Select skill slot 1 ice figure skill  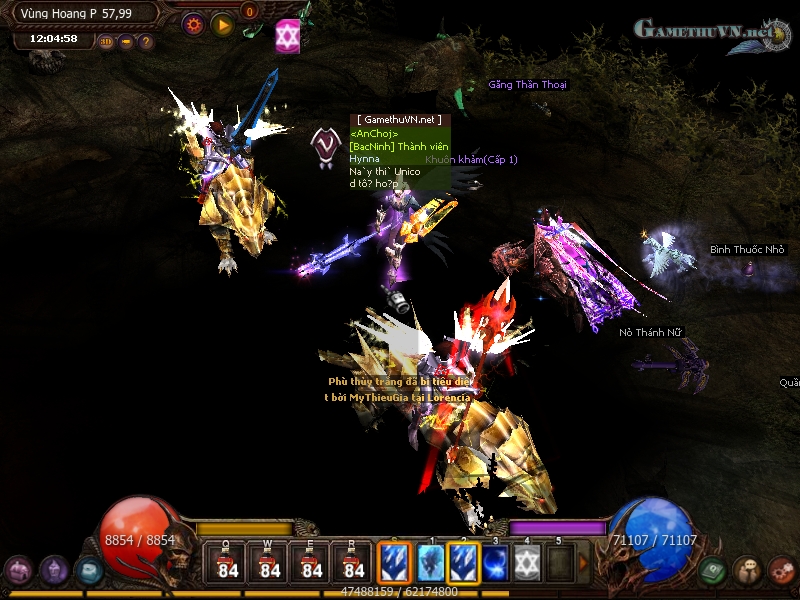click(x=431, y=562)
